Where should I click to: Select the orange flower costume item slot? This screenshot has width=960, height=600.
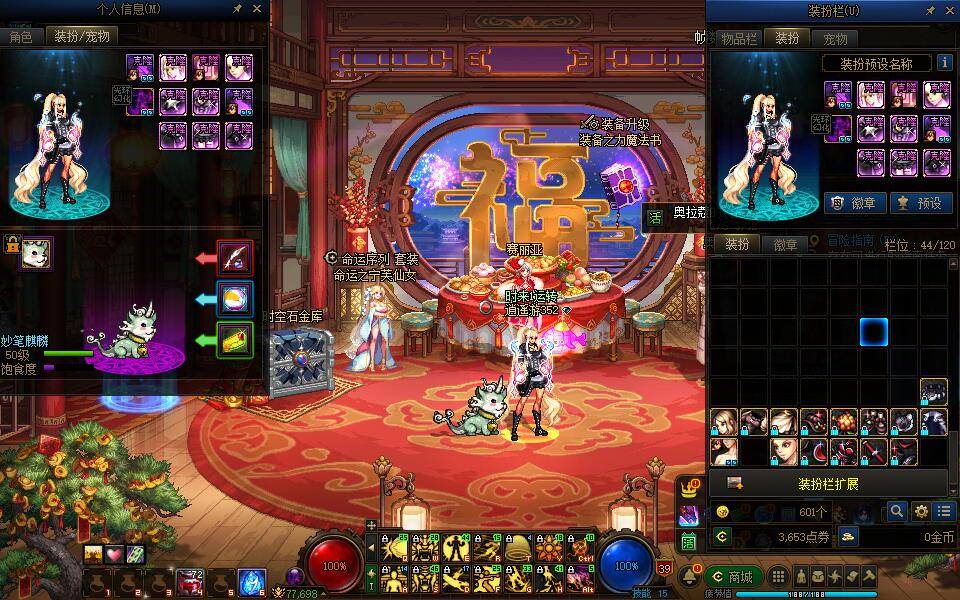tap(844, 421)
